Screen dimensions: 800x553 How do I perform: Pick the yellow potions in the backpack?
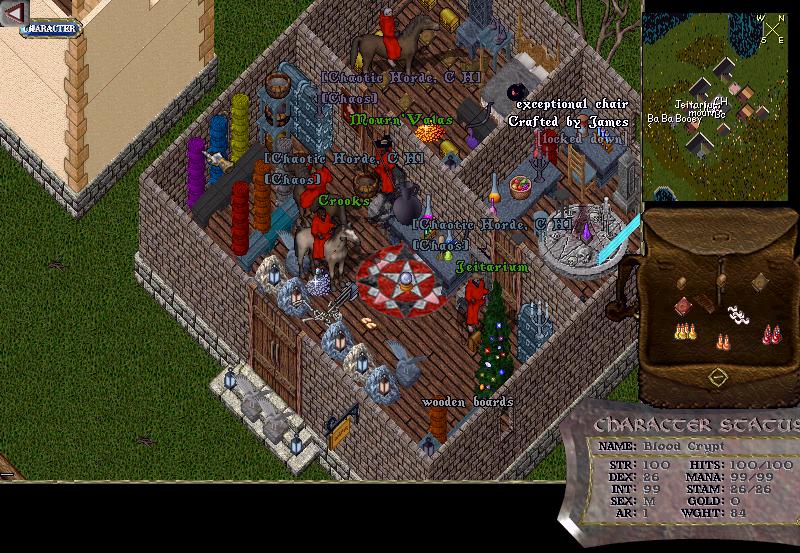click(684, 331)
